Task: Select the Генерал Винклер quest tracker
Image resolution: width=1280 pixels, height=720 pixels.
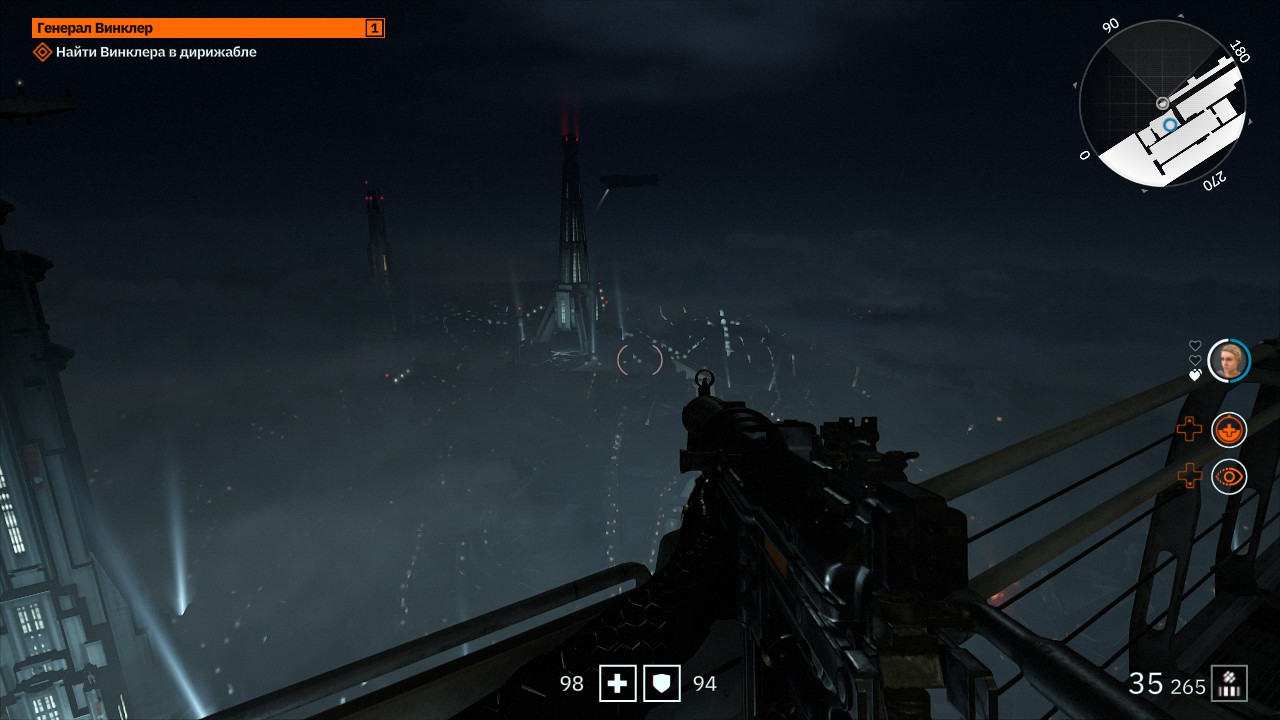Action: pos(208,28)
